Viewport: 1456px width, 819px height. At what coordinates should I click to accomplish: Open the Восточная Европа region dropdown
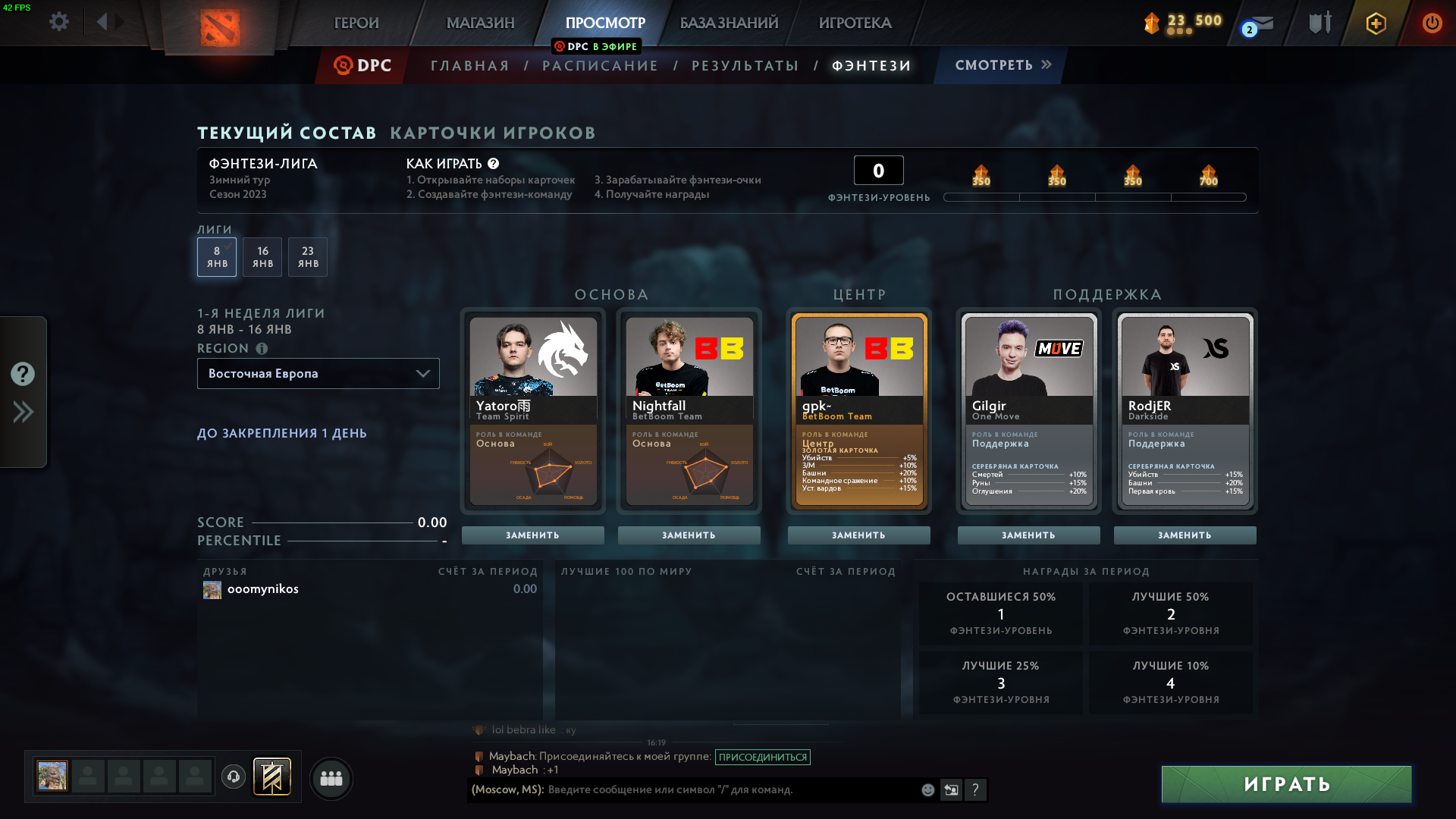318,374
